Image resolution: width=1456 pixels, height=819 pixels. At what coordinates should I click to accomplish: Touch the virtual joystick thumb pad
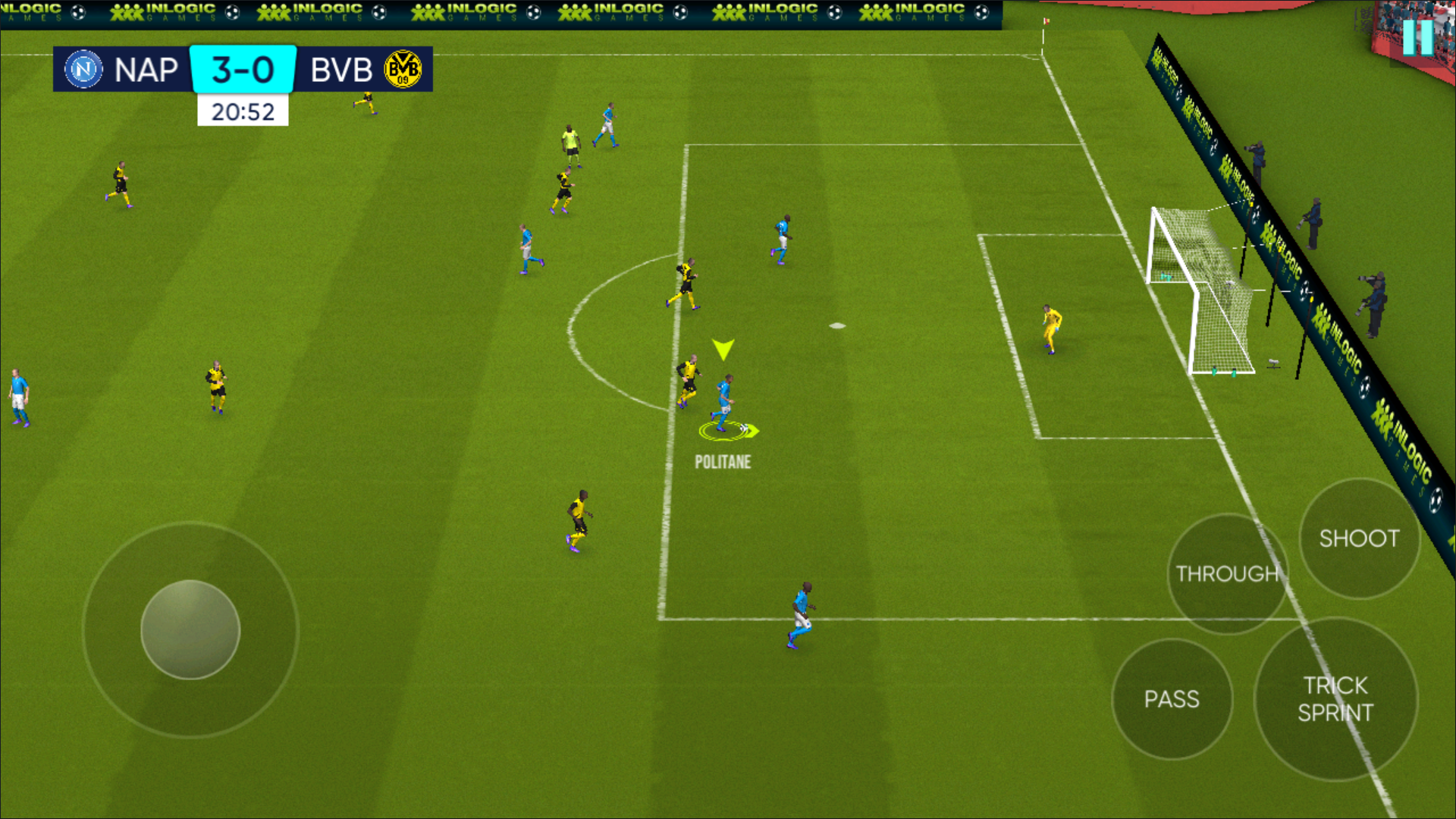coord(190,629)
